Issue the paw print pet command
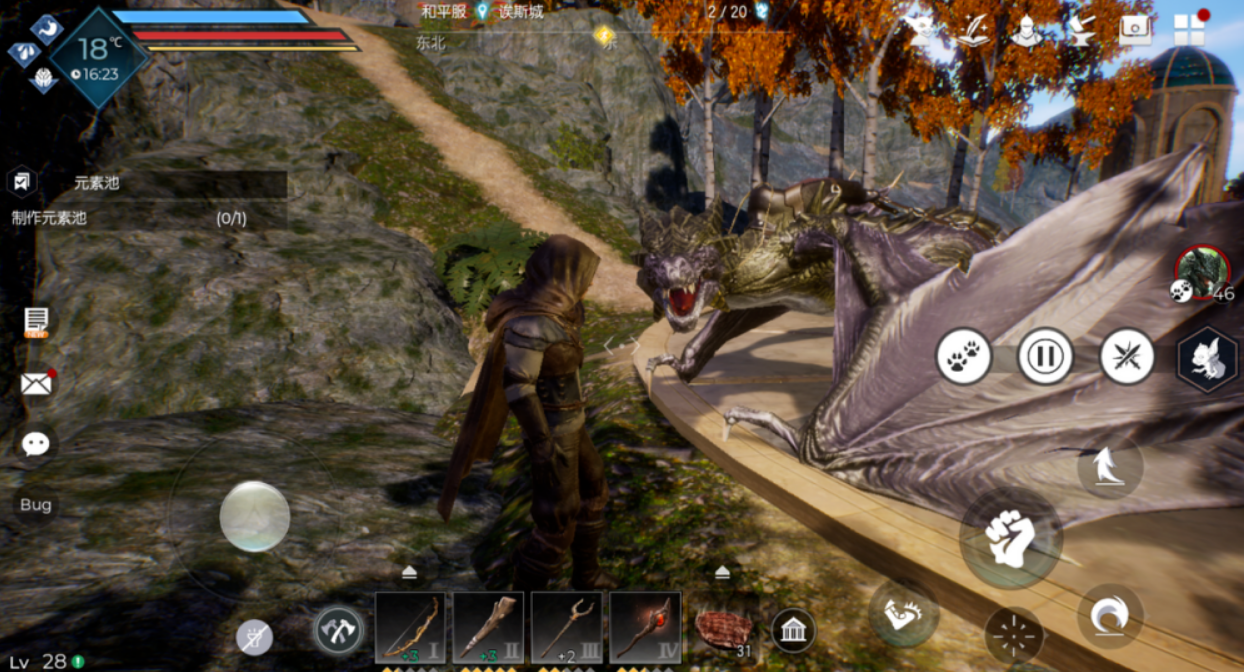Screen dimensions: 1244x672 click(x=964, y=356)
